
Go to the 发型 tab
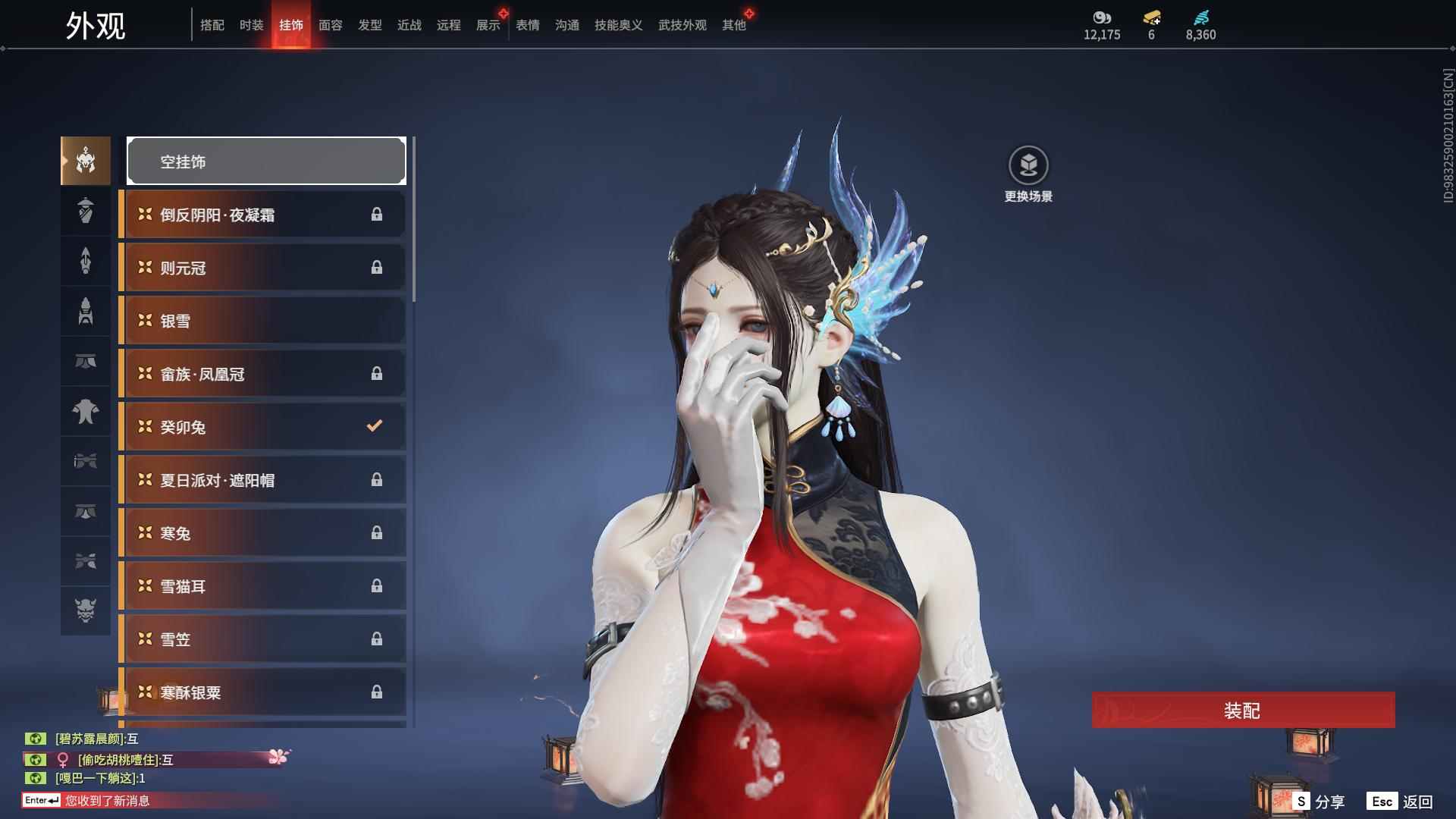369,25
